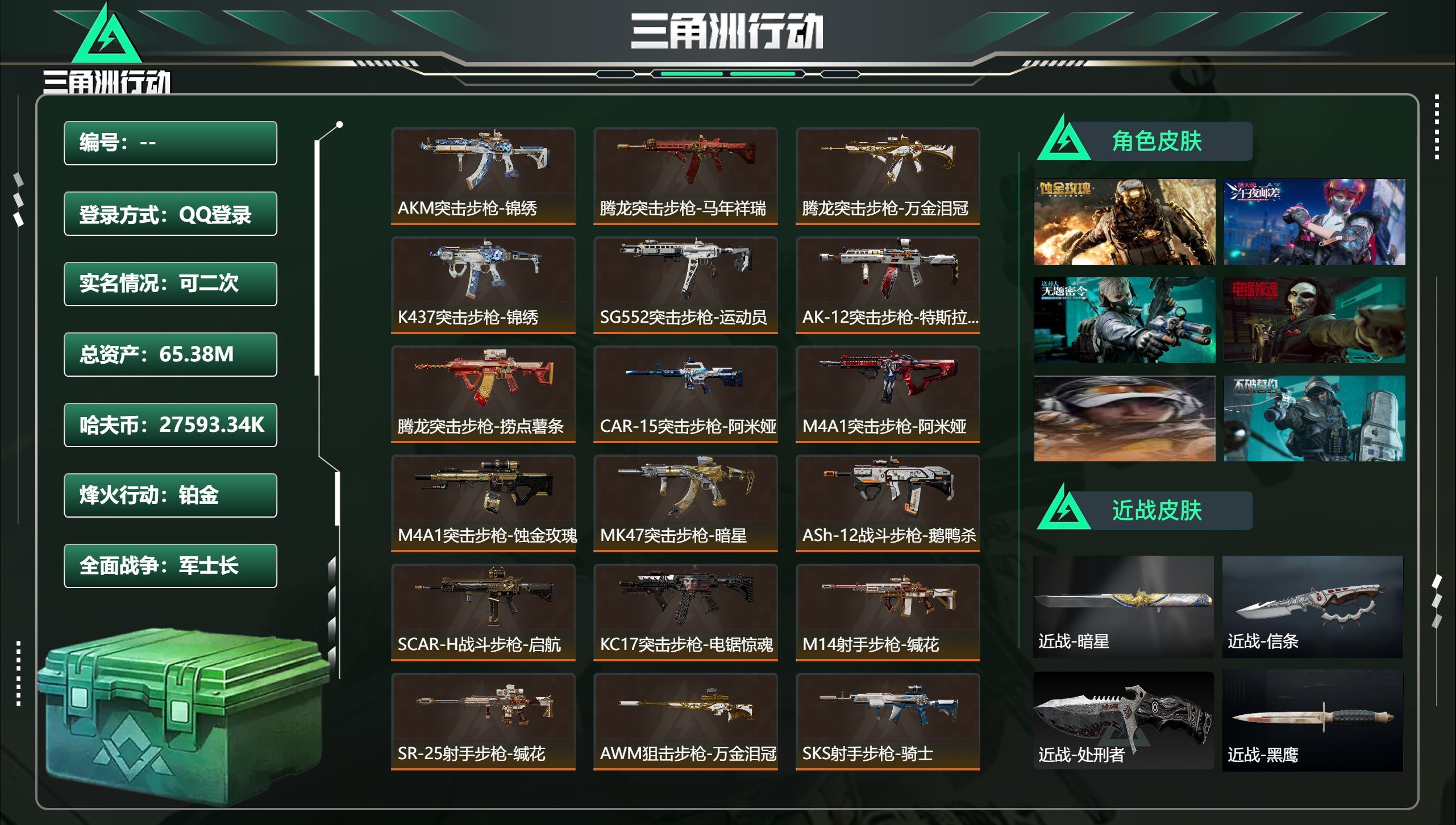1456x825 pixels.
Task: Click the SG552突击步枪-运动员 skin
Action: pos(685,285)
